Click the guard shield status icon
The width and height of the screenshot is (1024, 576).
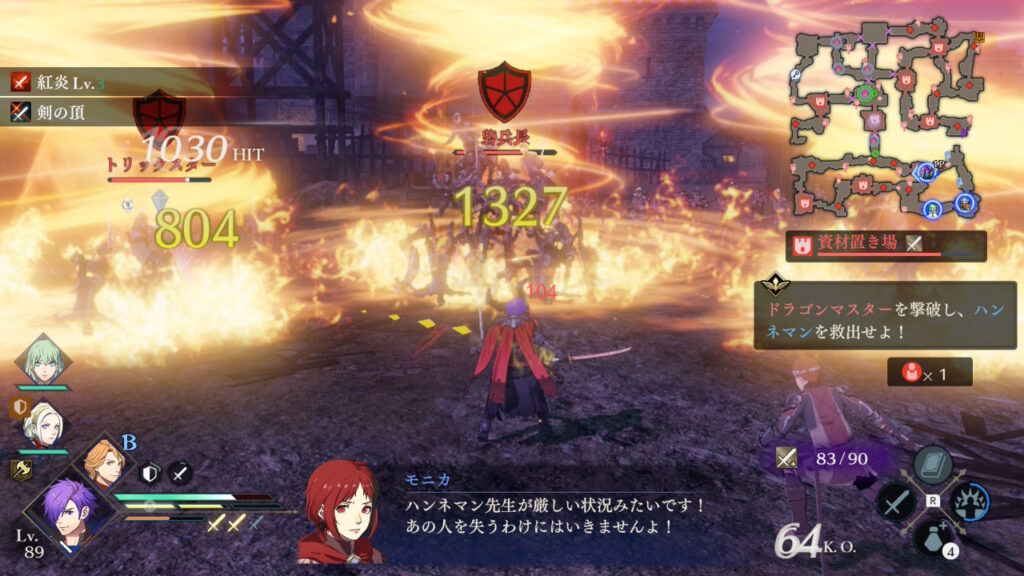click(x=150, y=474)
